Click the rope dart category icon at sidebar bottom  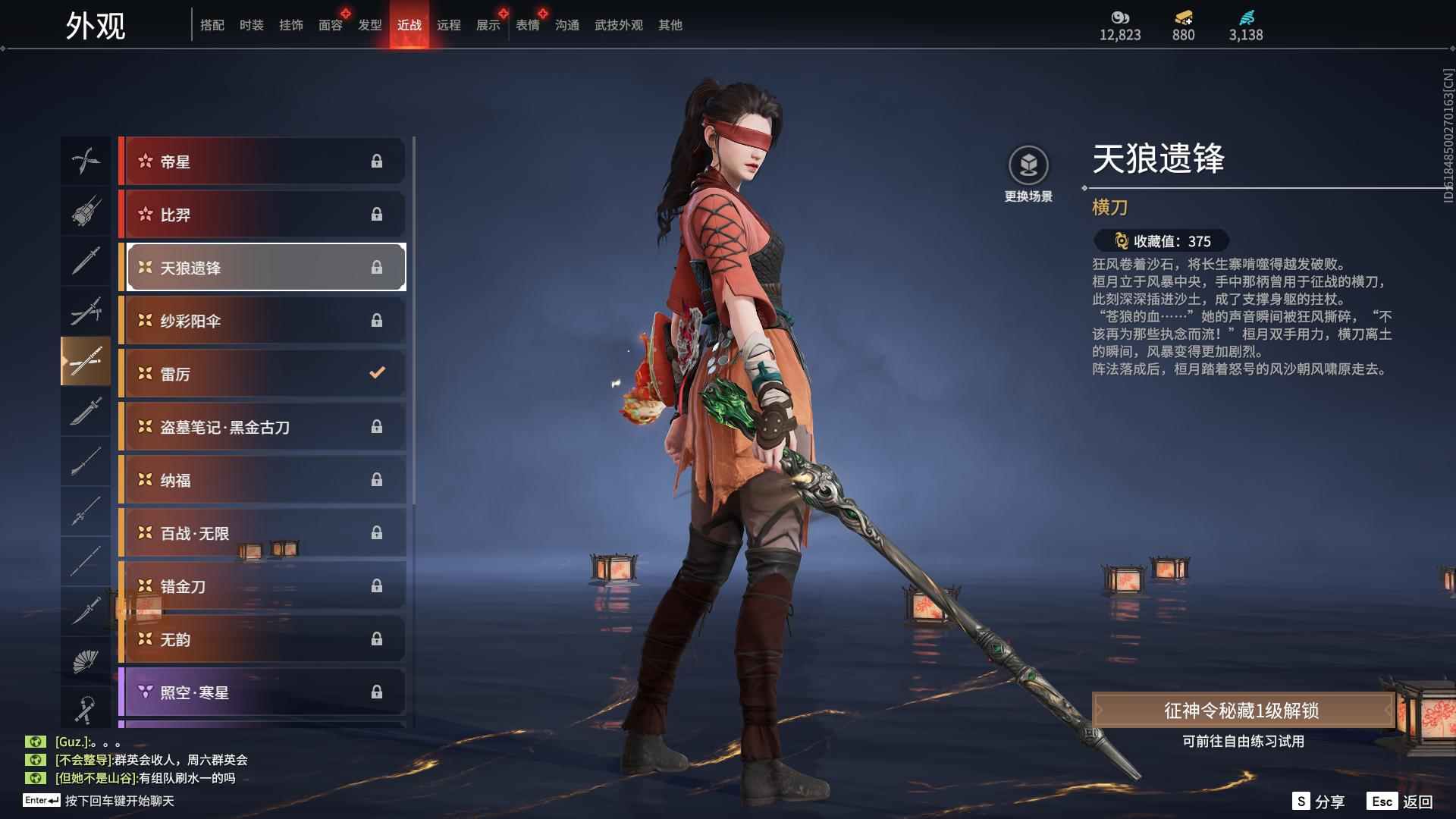pos(86,711)
